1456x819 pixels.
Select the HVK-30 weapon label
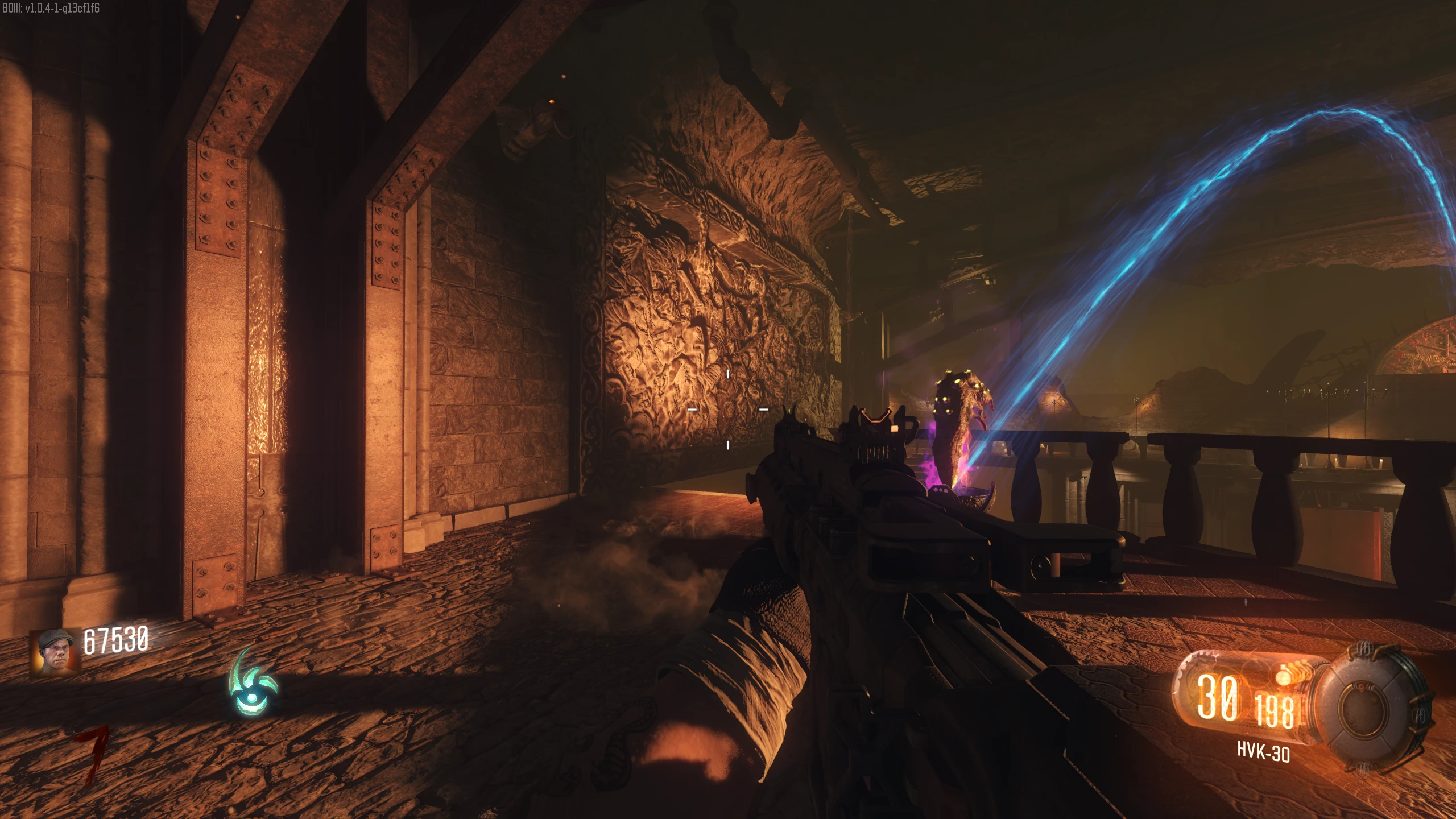coord(1263,752)
